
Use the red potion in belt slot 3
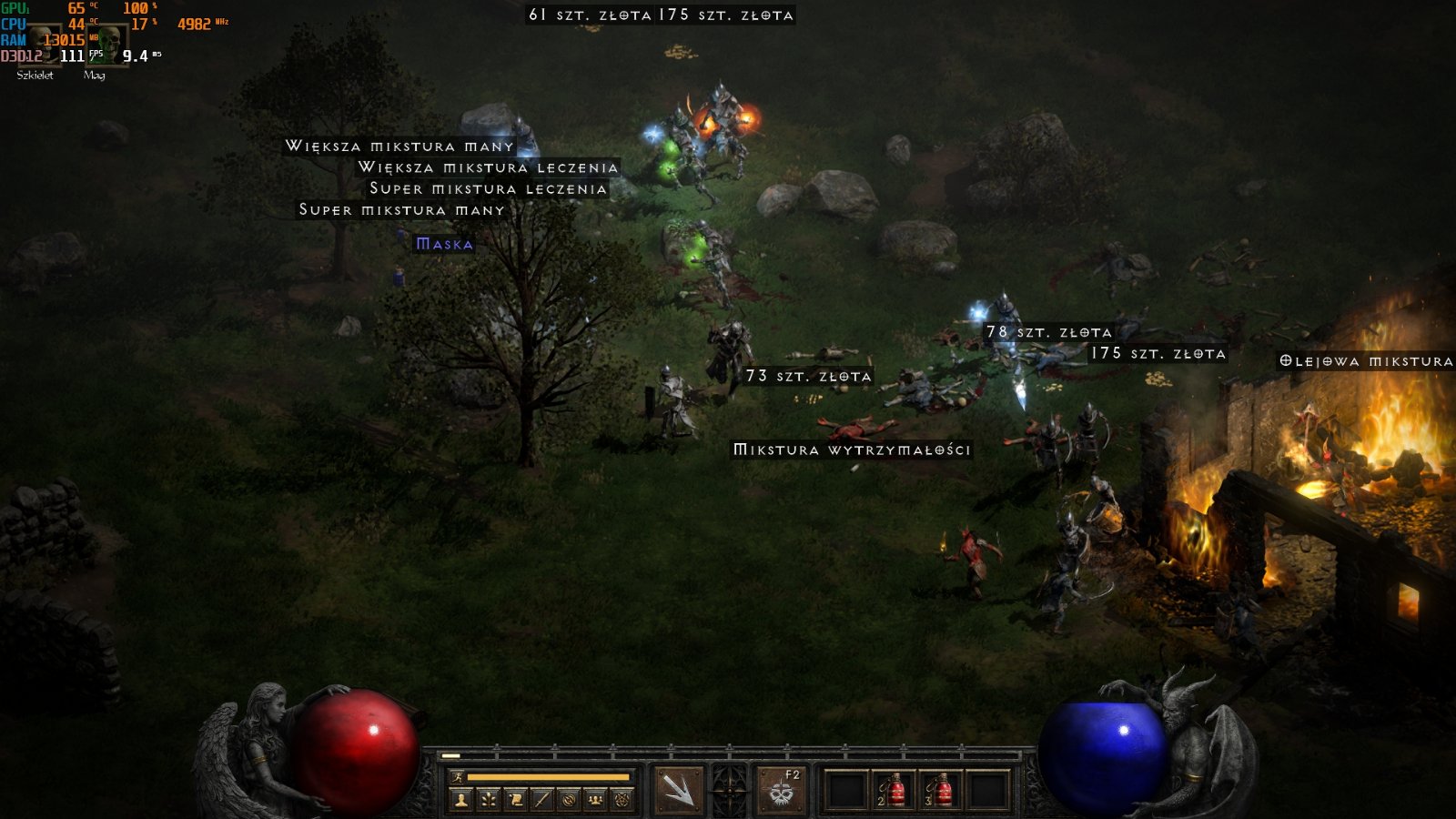click(940, 790)
